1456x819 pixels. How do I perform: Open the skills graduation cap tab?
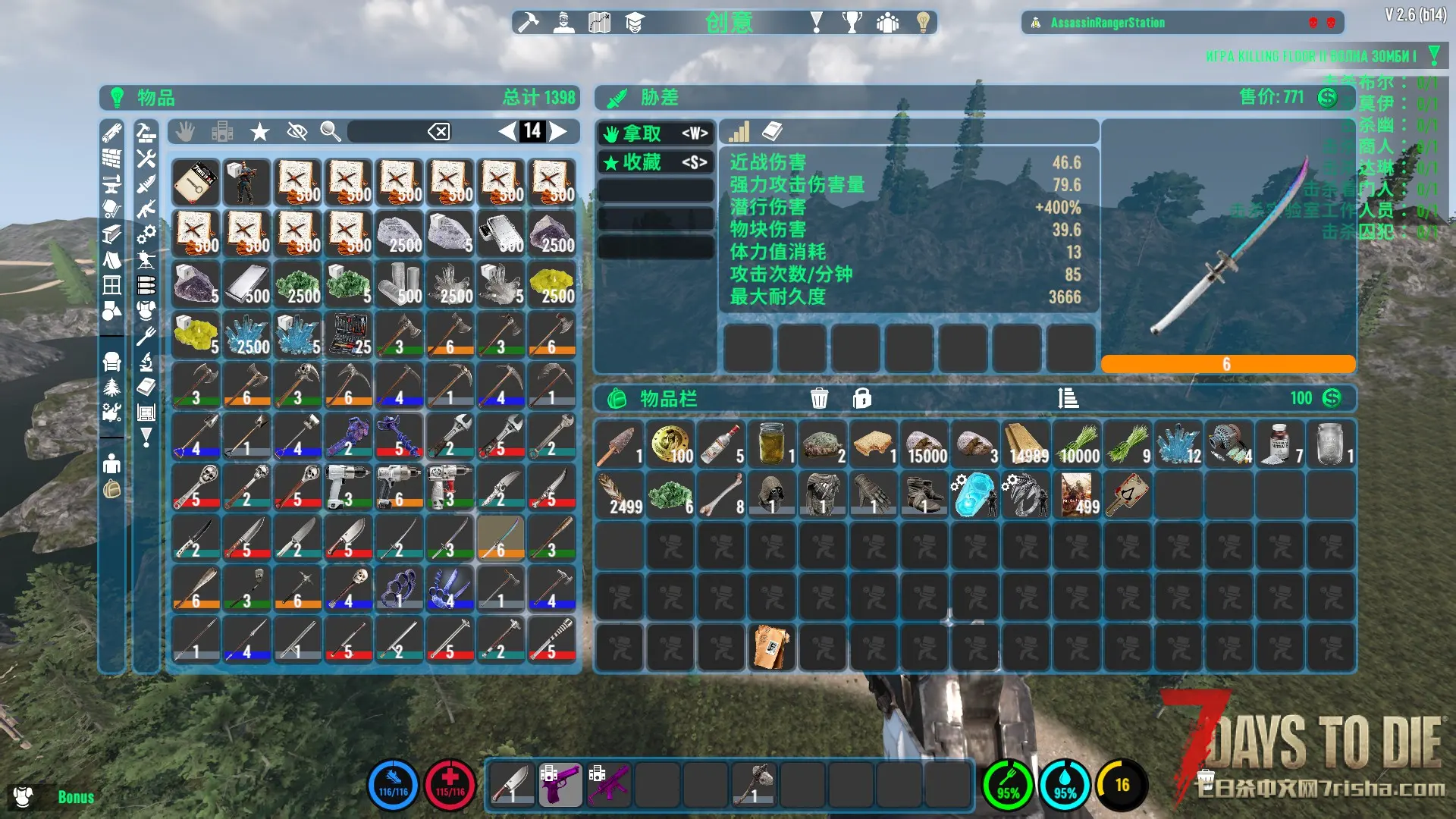(x=635, y=23)
